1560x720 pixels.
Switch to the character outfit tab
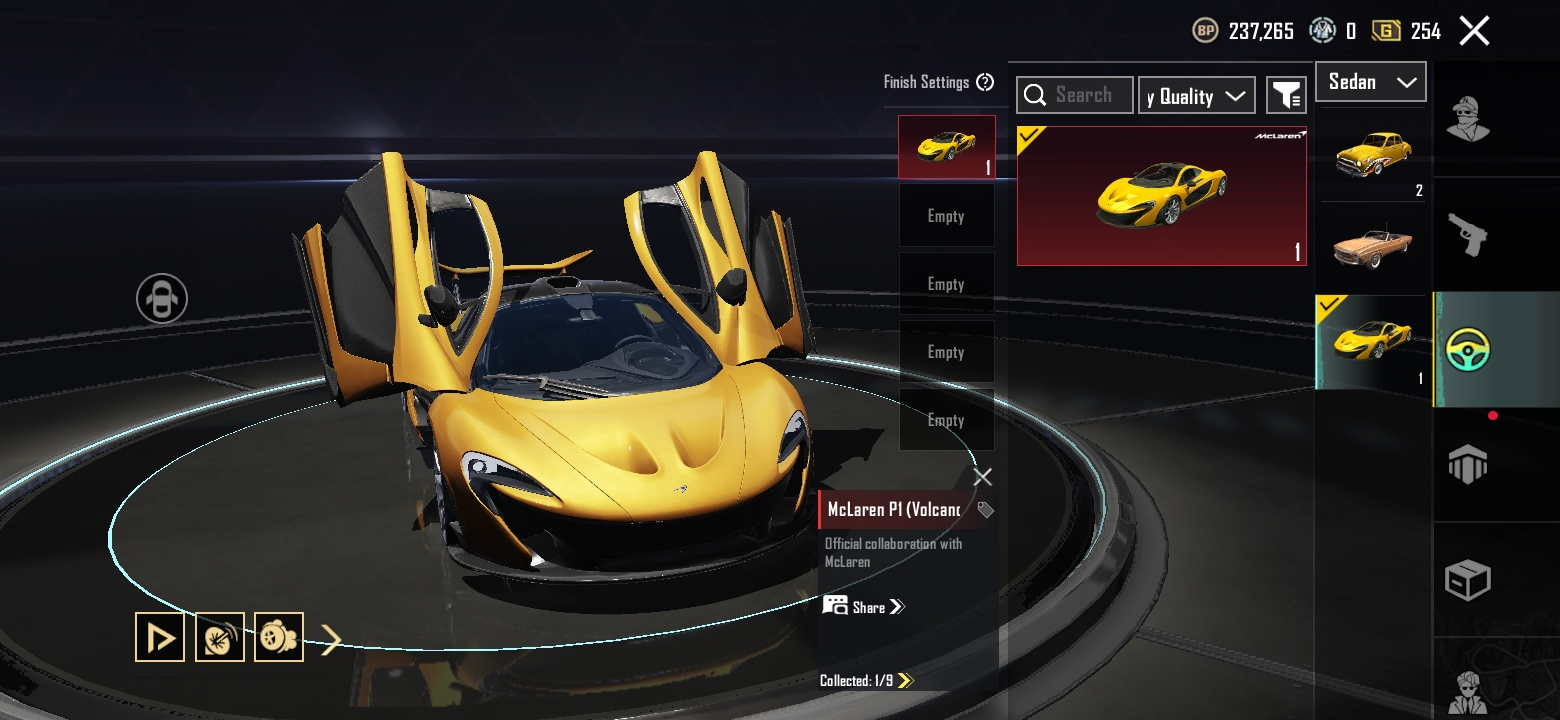coord(1468,120)
